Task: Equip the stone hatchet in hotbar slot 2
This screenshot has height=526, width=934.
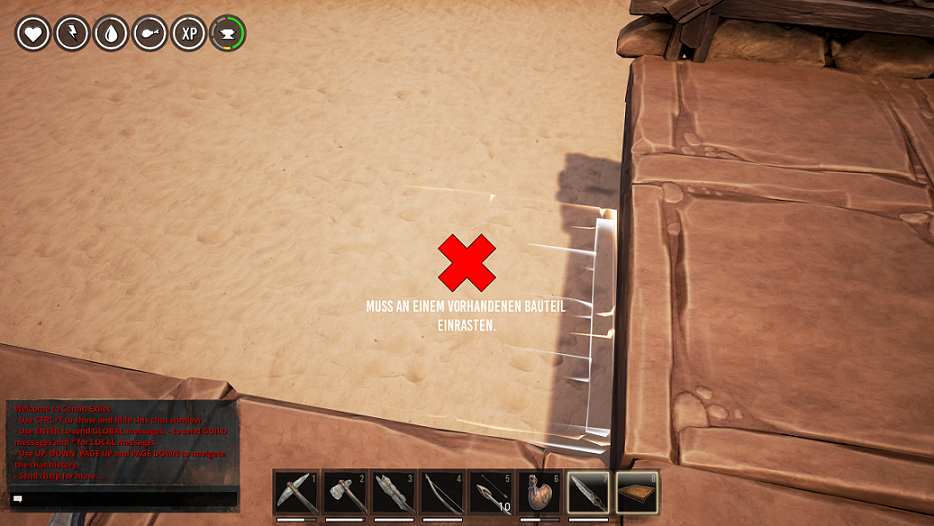Action: (x=345, y=493)
